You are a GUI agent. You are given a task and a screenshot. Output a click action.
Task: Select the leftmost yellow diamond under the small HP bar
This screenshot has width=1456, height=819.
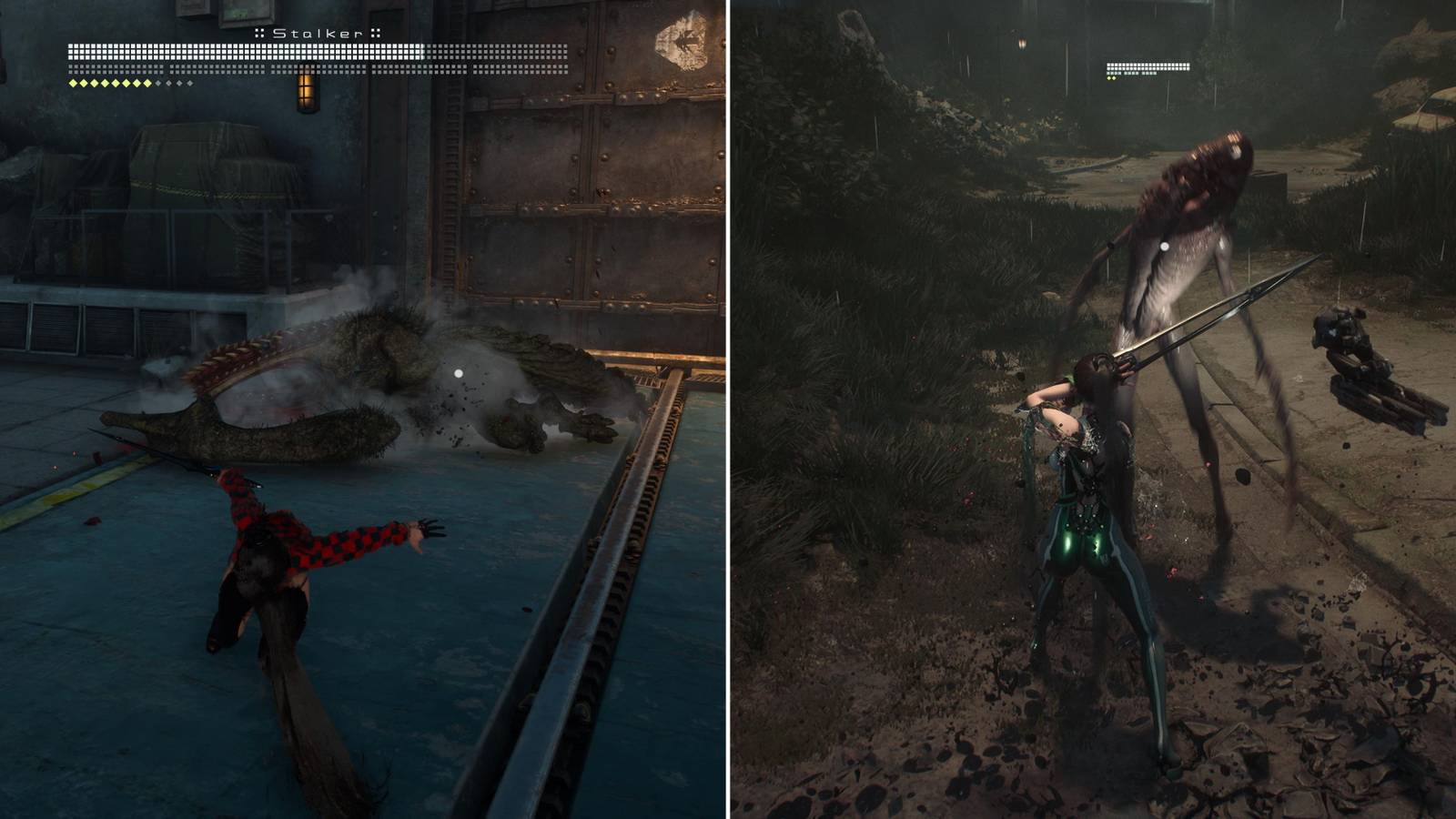pos(1107,79)
